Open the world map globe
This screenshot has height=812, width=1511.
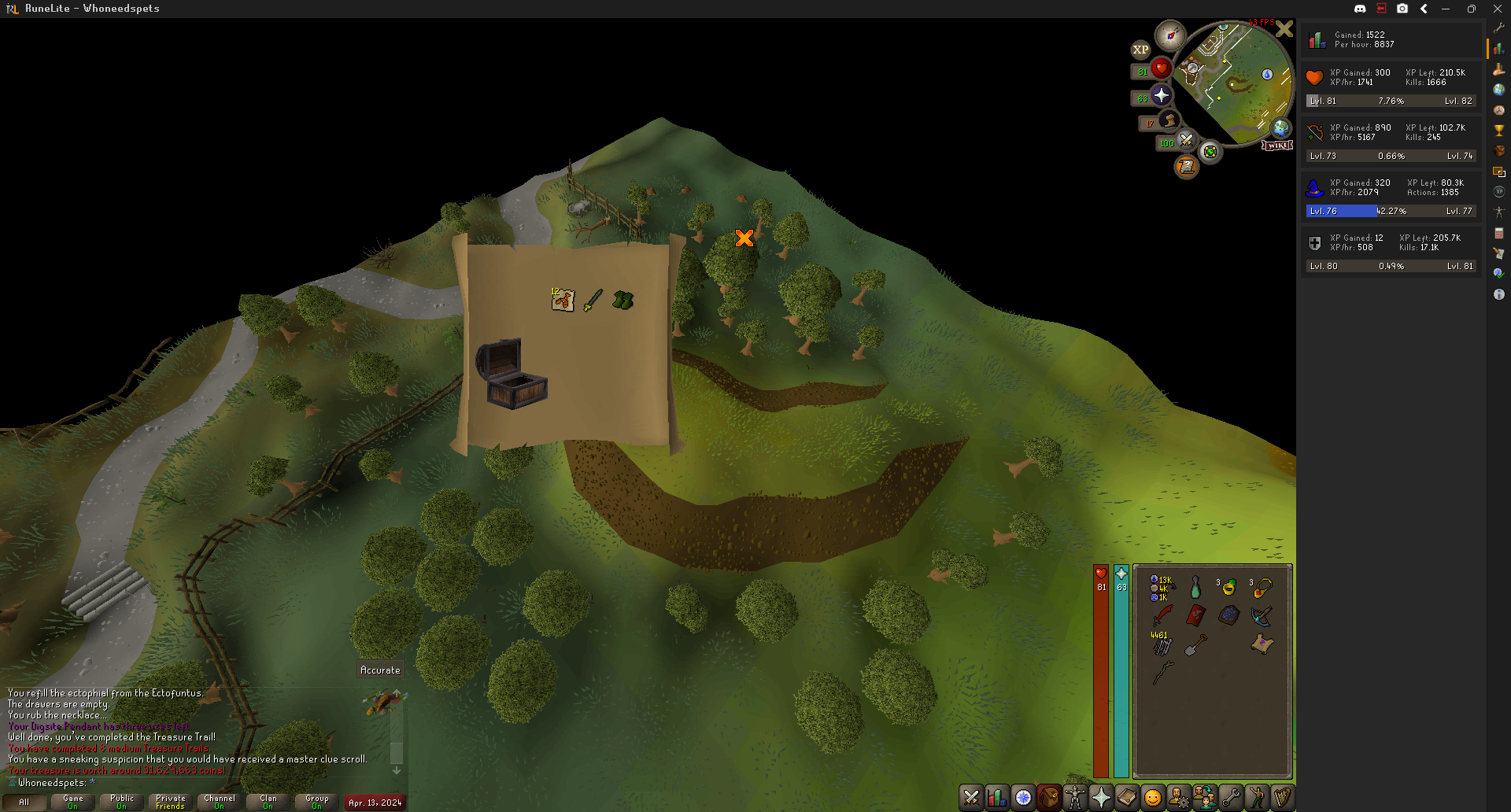pos(1281,127)
